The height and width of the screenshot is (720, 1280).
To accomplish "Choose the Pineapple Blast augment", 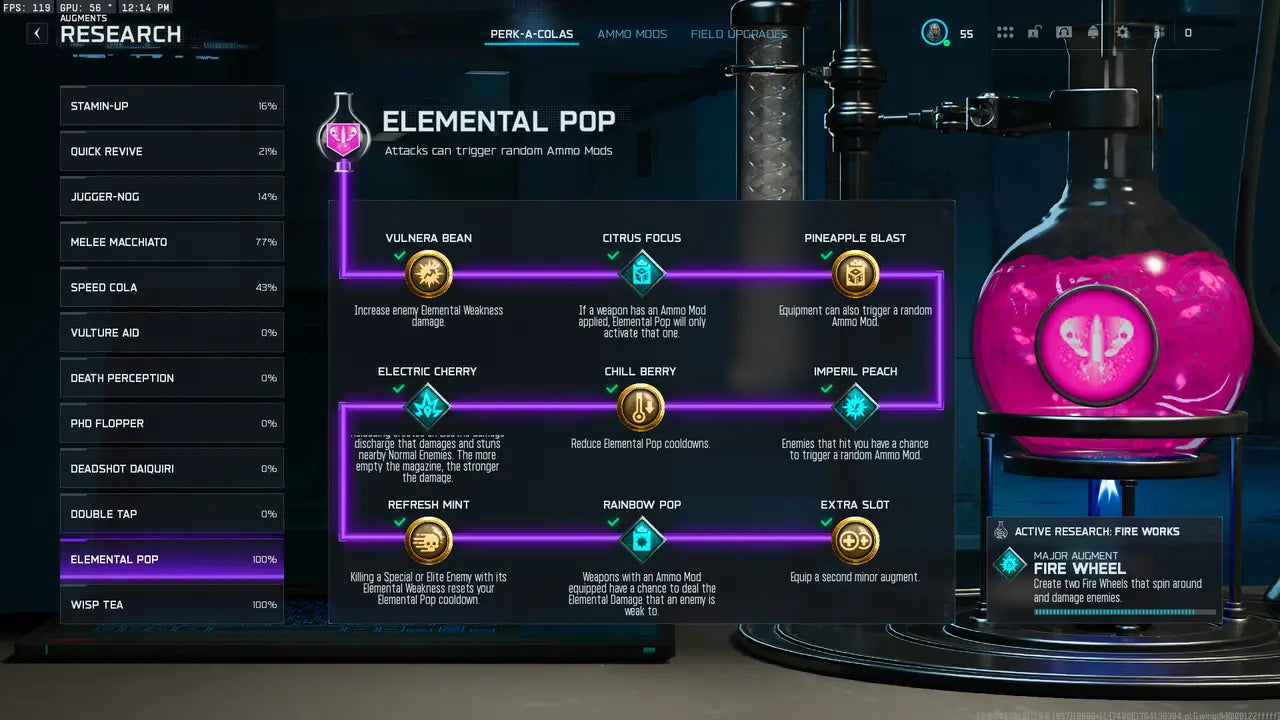I will [855, 274].
